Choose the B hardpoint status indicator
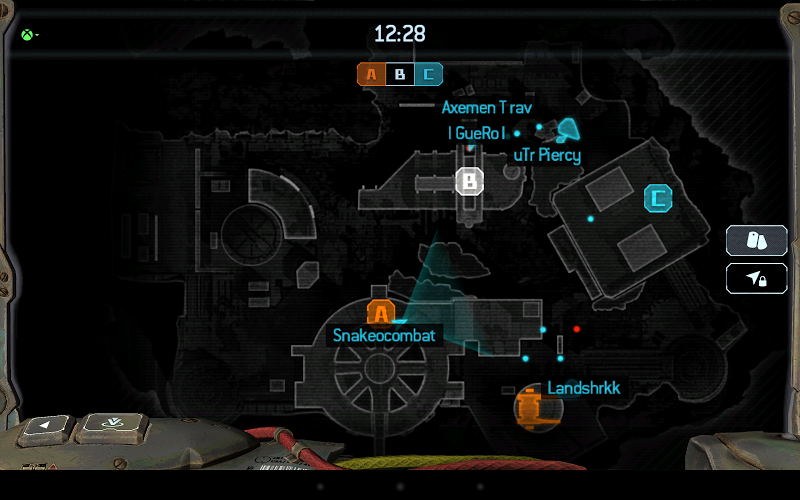Viewport: 800px width, 500px height. click(x=400, y=74)
